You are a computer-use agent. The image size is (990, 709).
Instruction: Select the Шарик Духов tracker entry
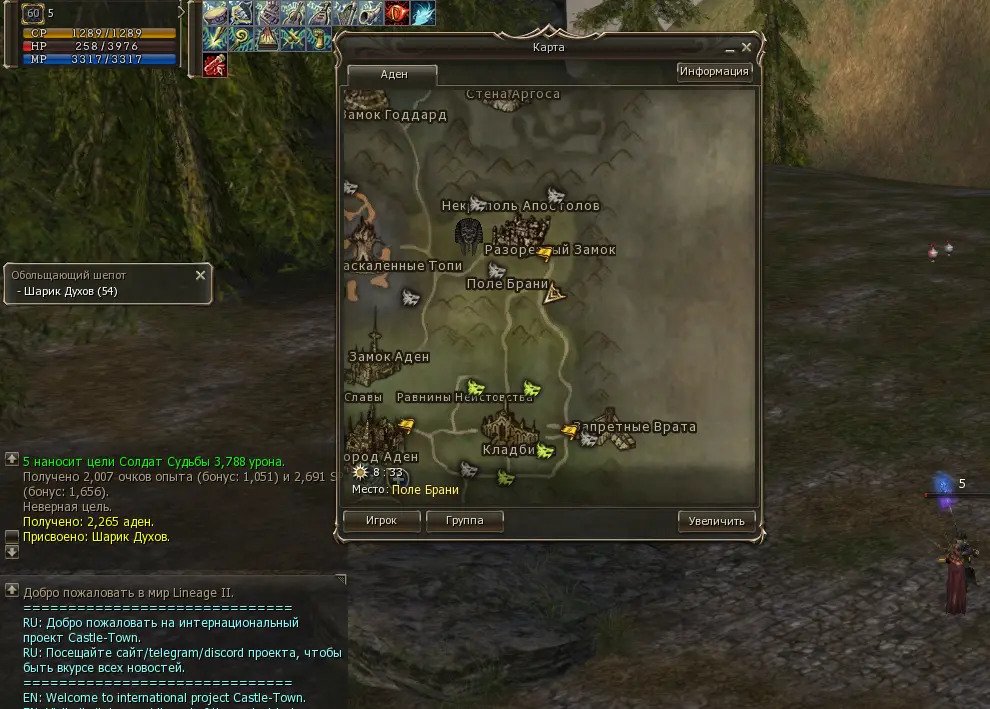point(68,292)
